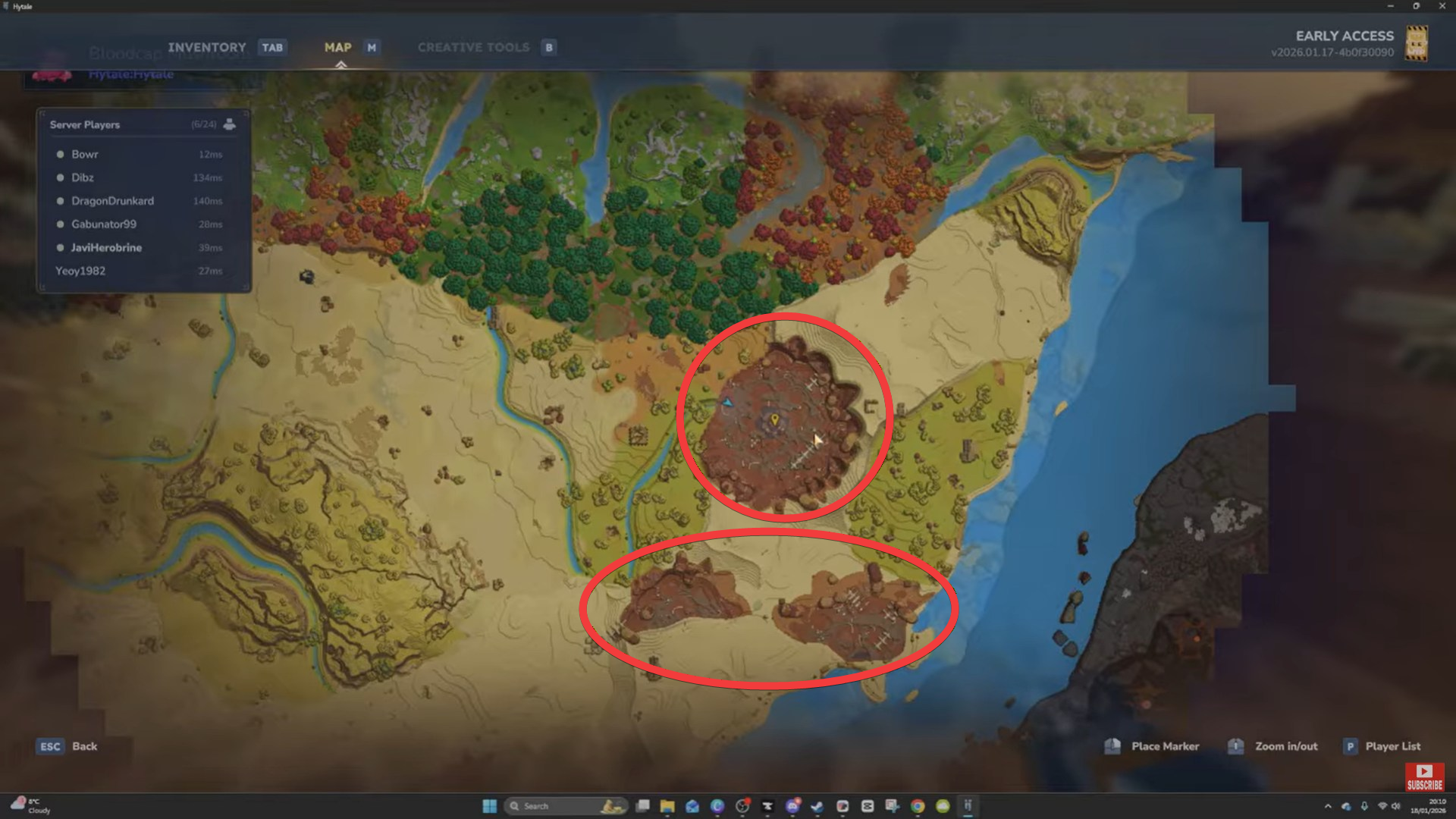This screenshot has width=1456, height=819.
Task: Click the Windows Start button
Action: point(490,806)
